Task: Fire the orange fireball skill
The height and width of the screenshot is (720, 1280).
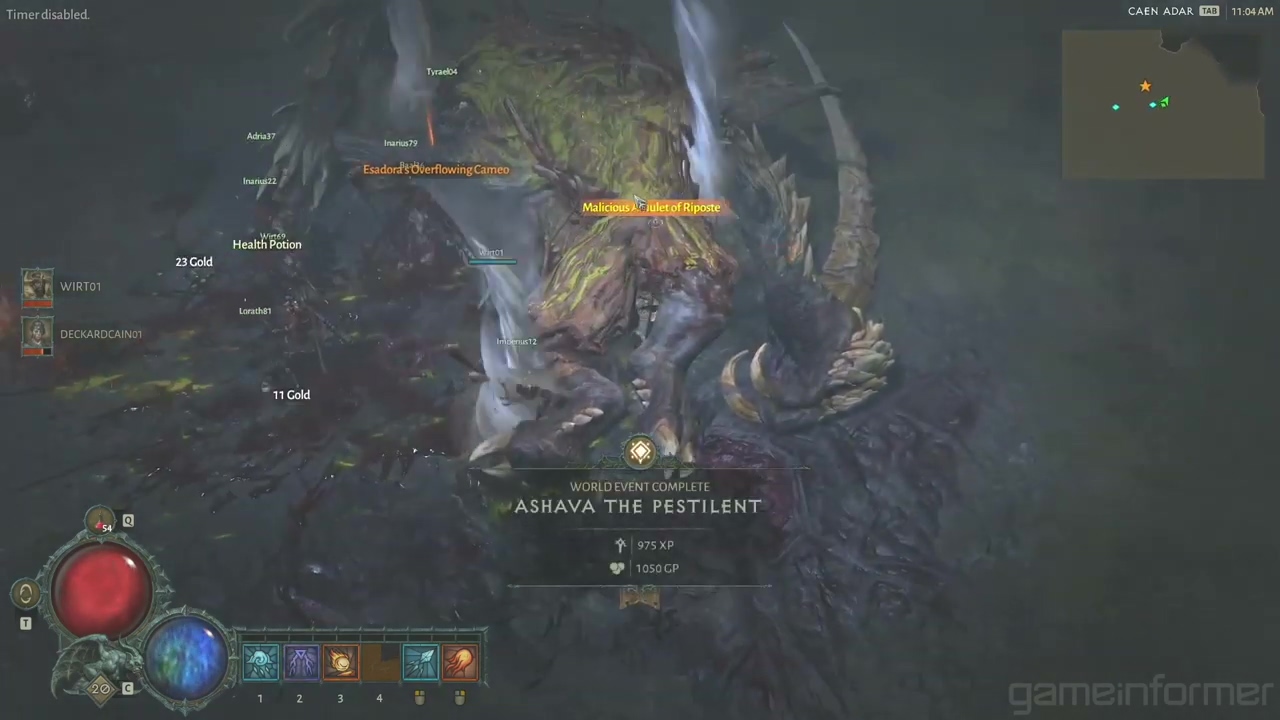Action: pos(460,663)
